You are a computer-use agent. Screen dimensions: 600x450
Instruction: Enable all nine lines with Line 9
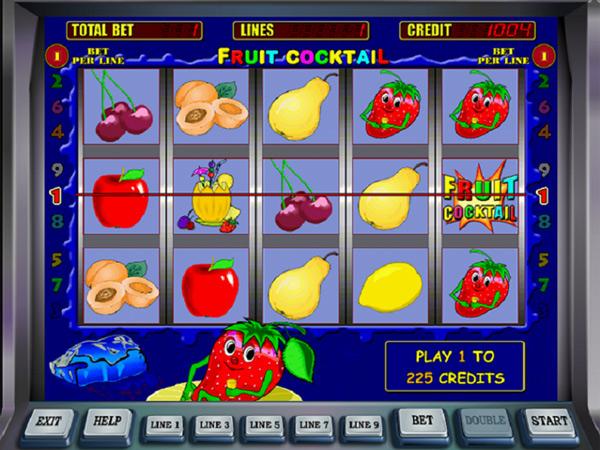(364, 425)
